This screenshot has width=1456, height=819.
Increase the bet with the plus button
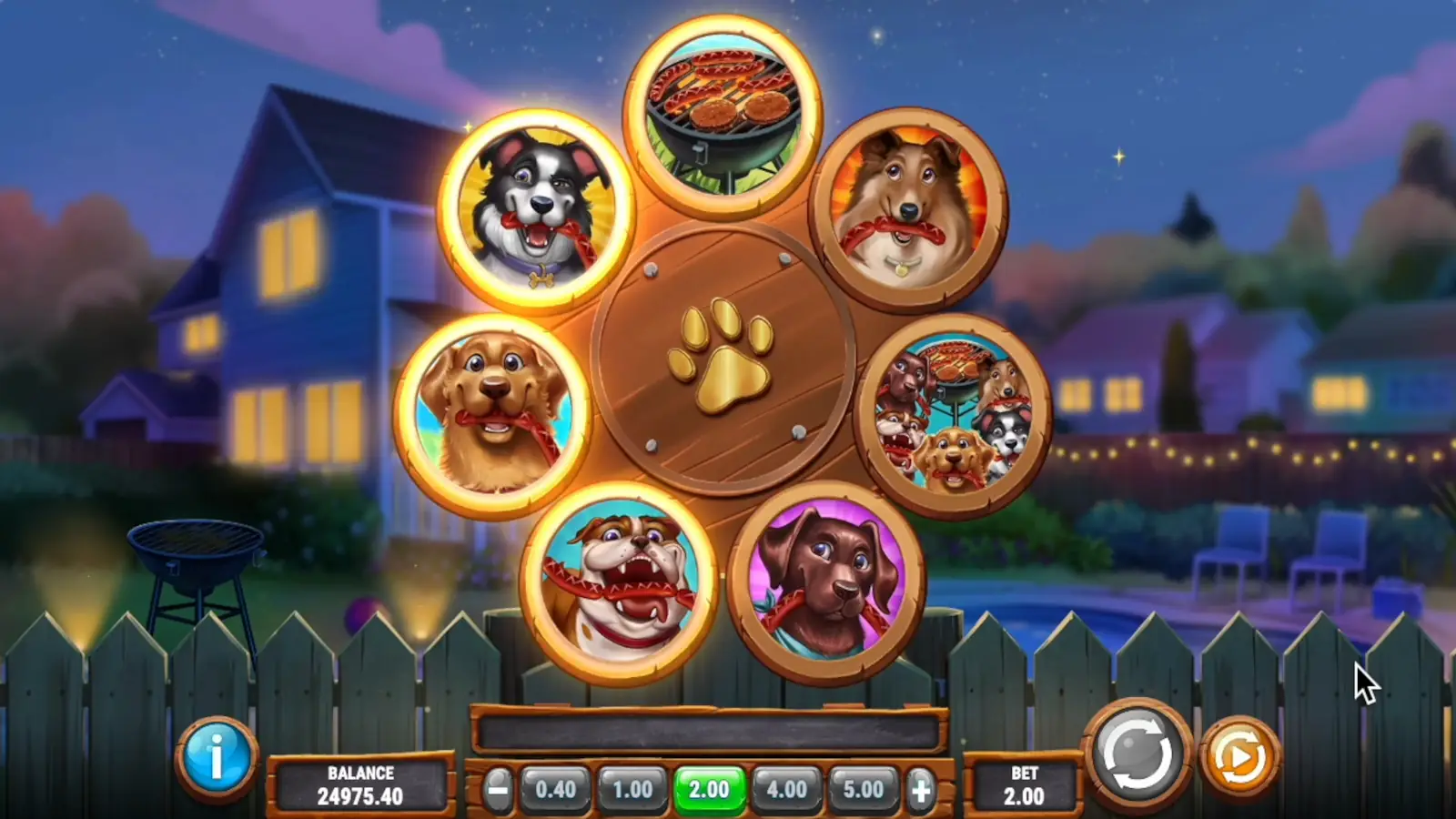pyautogui.click(x=920, y=790)
